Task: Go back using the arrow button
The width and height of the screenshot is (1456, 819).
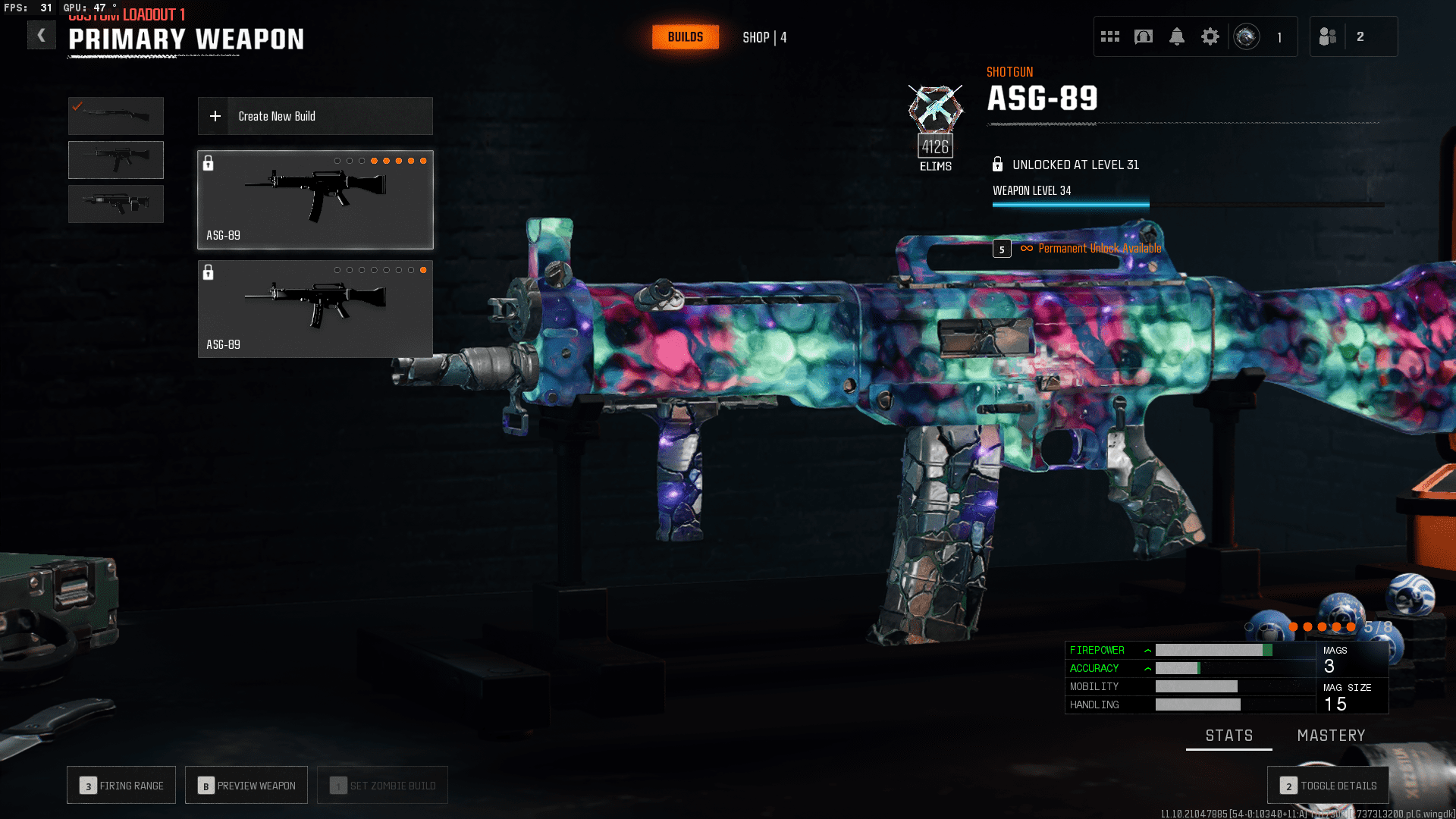Action: [x=42, y=35]
